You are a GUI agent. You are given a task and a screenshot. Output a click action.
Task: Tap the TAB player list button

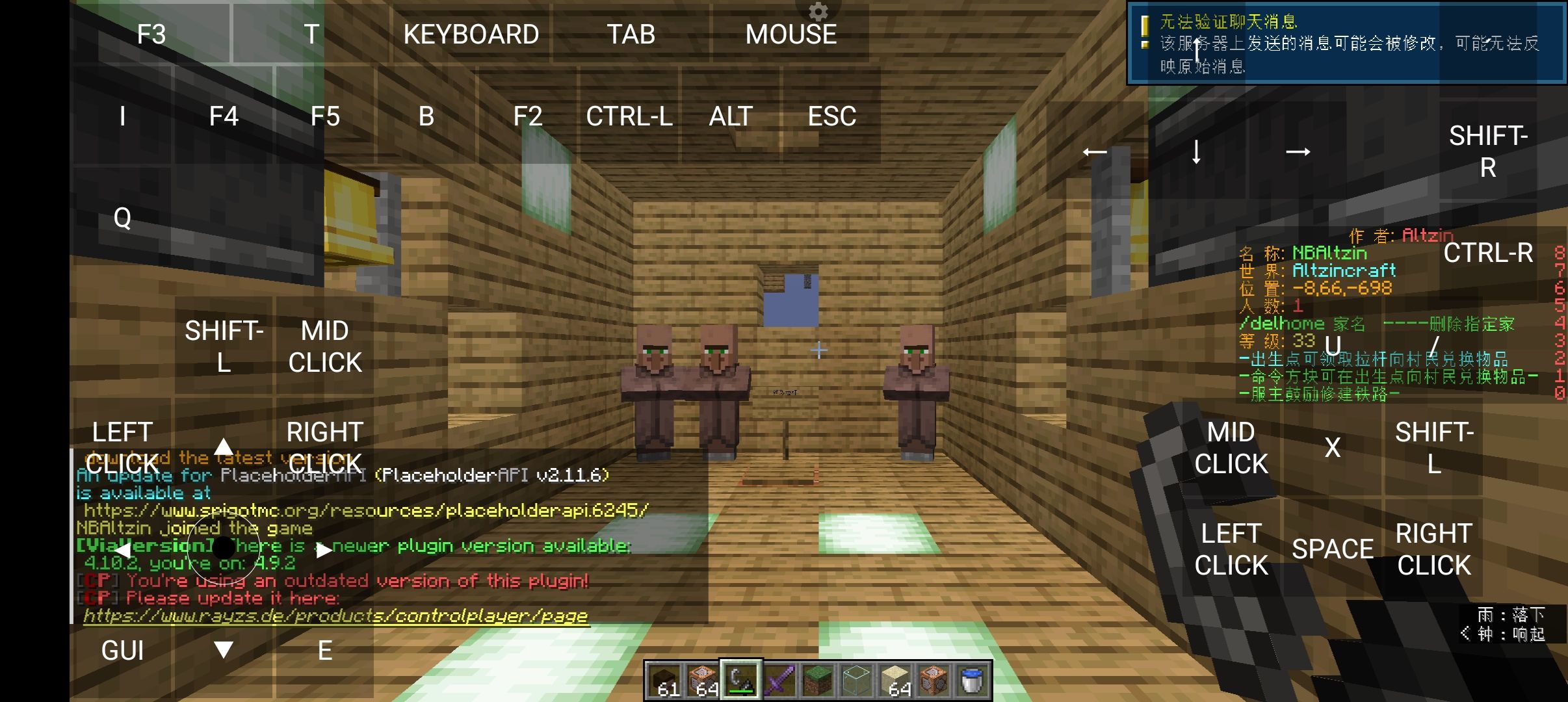[x=631, y=34]
